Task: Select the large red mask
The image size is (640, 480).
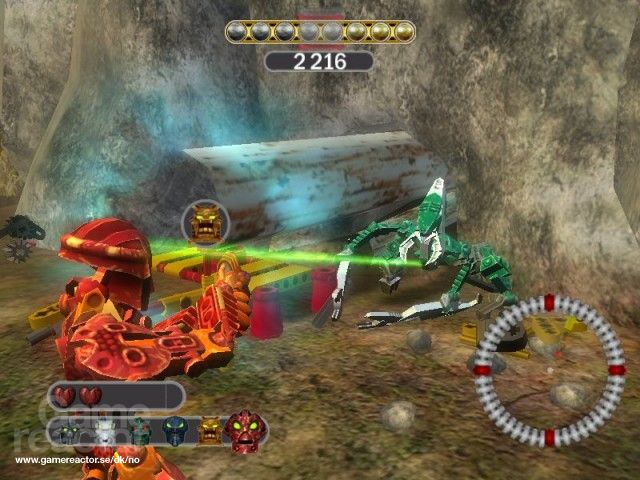Action: [245, 429]
